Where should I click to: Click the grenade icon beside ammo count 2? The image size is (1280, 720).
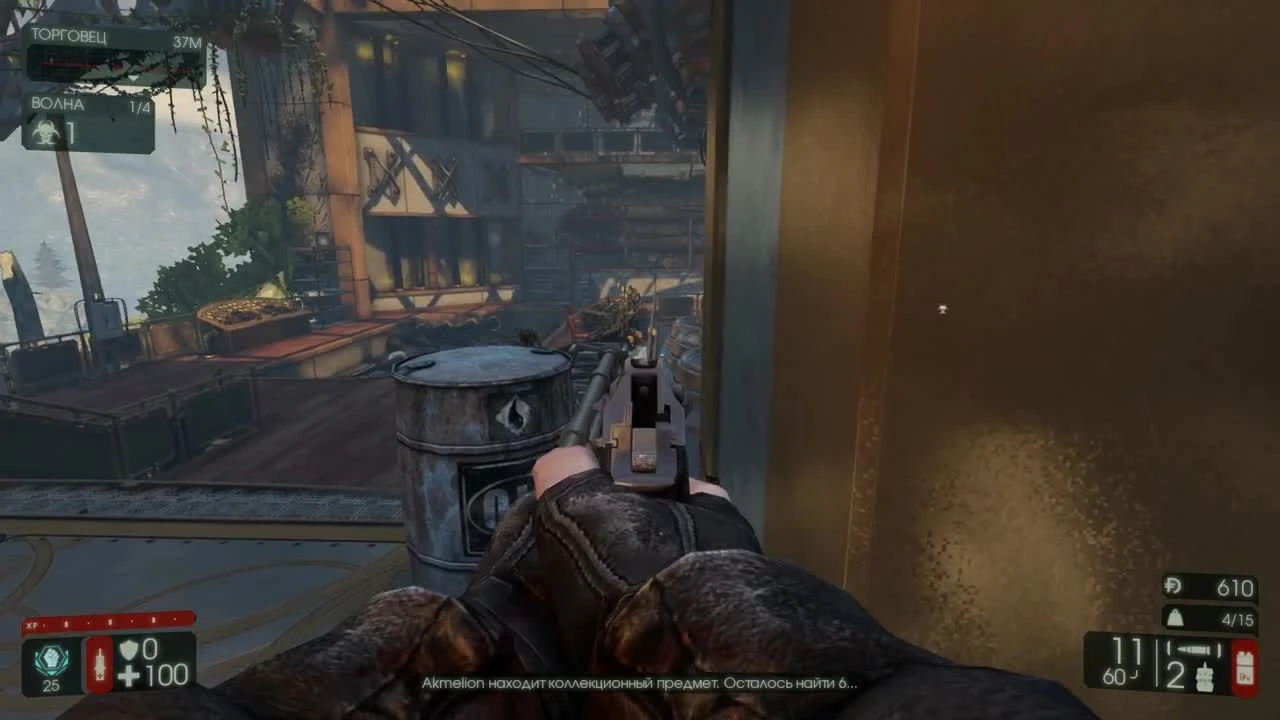1205,678
